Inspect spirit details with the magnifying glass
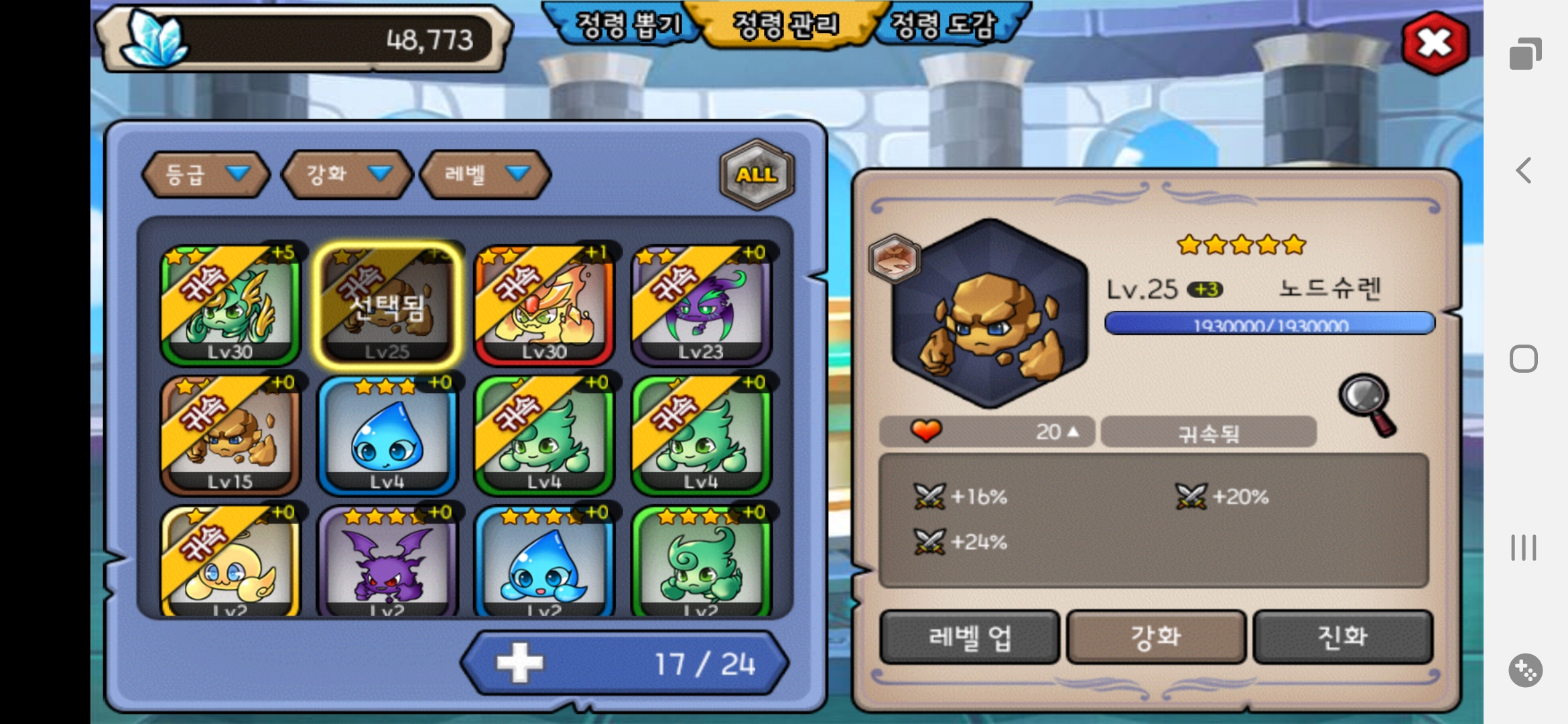Viewport: 1568px width, 724px height. click(x=1367, y=404)
